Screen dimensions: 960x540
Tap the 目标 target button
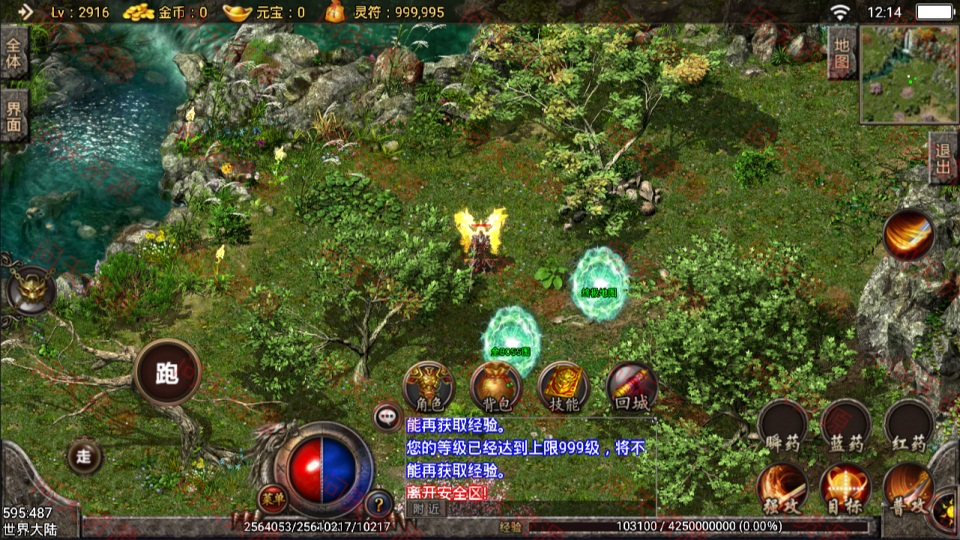(x=845, y=487)
